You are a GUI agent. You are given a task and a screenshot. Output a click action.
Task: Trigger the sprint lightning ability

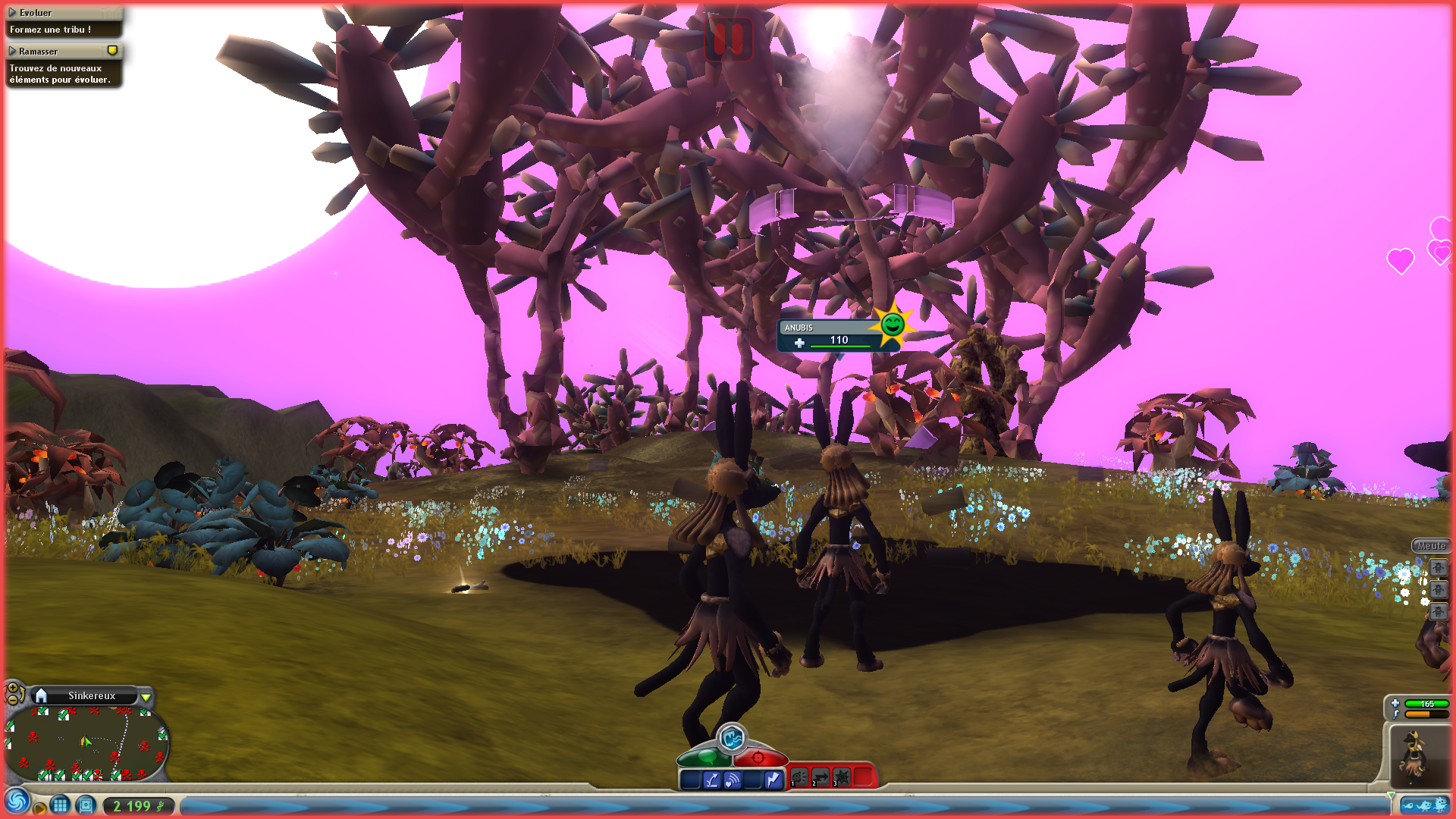pos(773,780)
